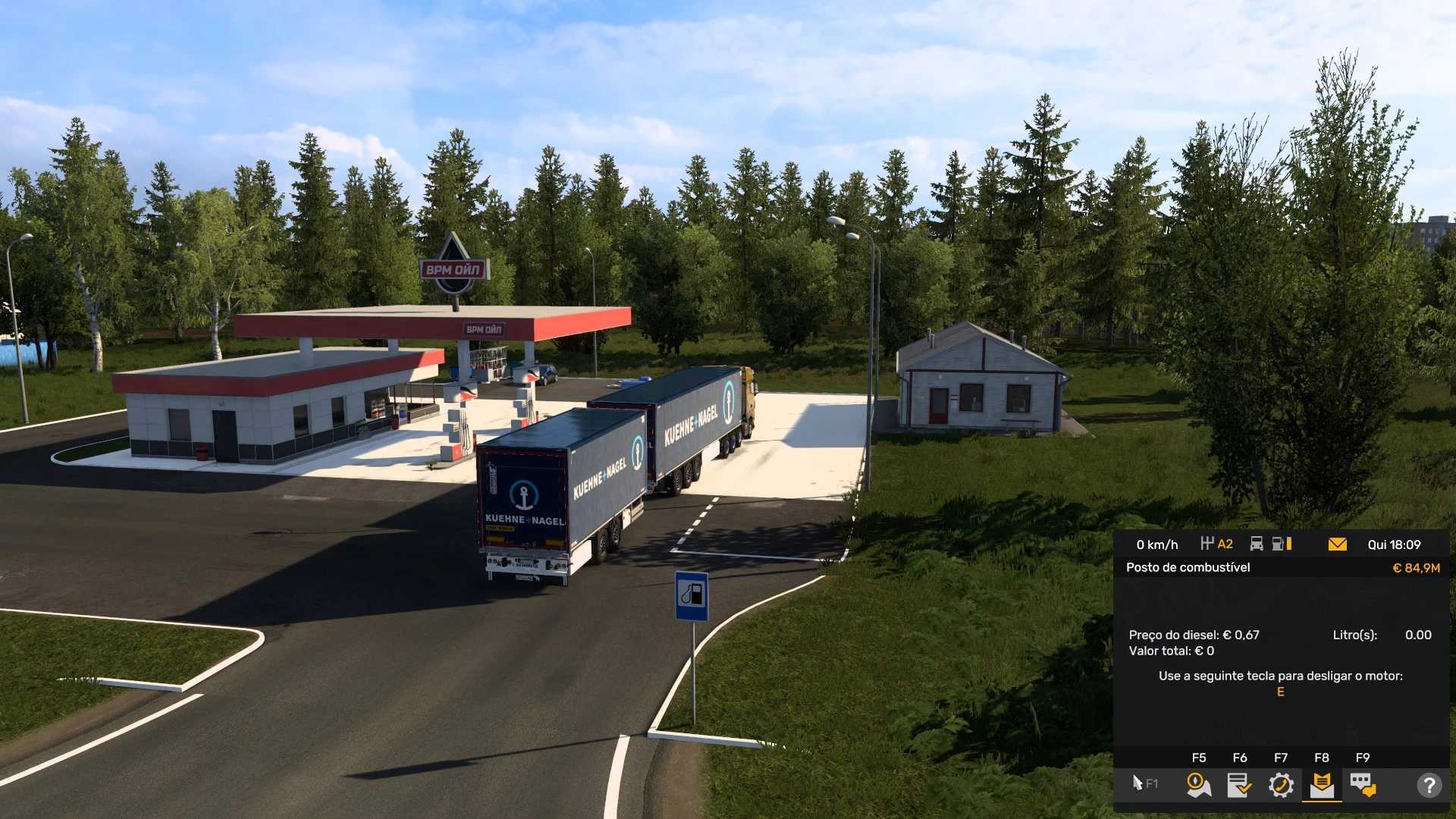
Task: Select the envelope information tab
Action: pyautogui.click(x=1322, y=785)
